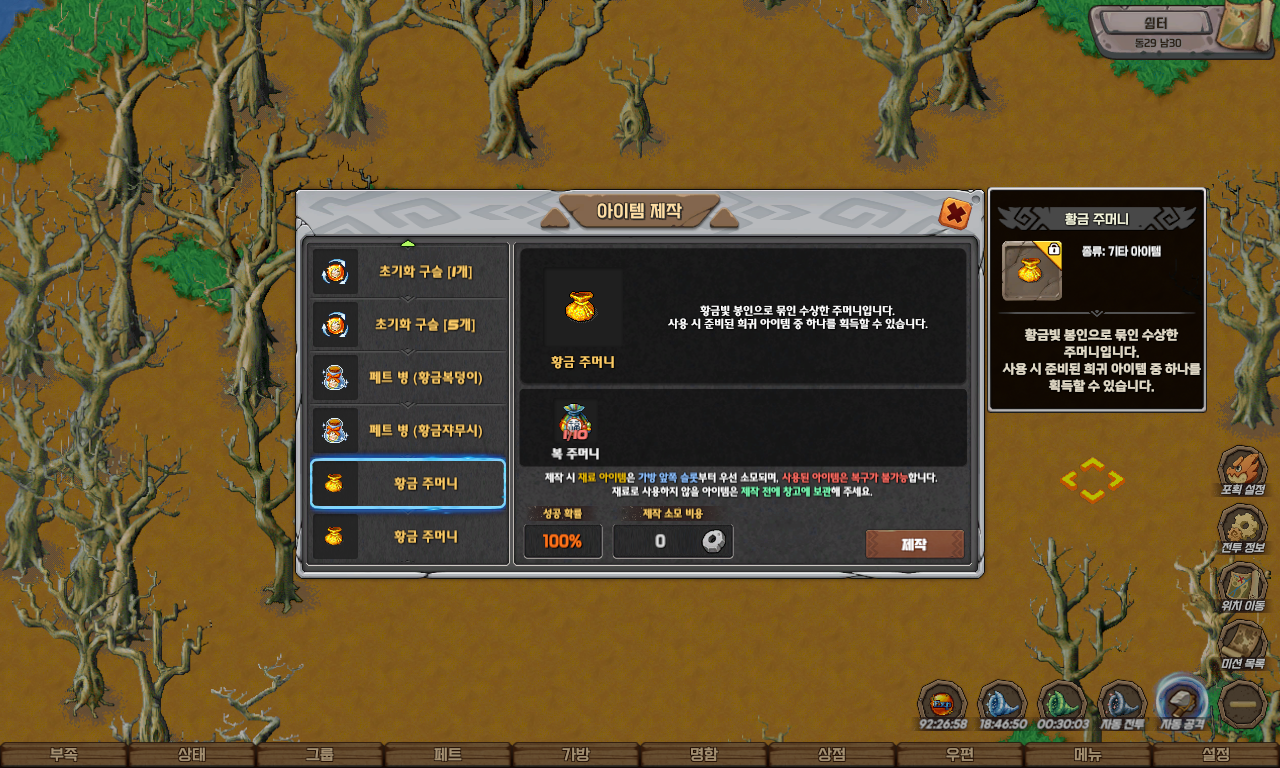Choose the 페트 병 (황금자무시) recipe
Screen dimensions: 1280x768
coord(408,431)
